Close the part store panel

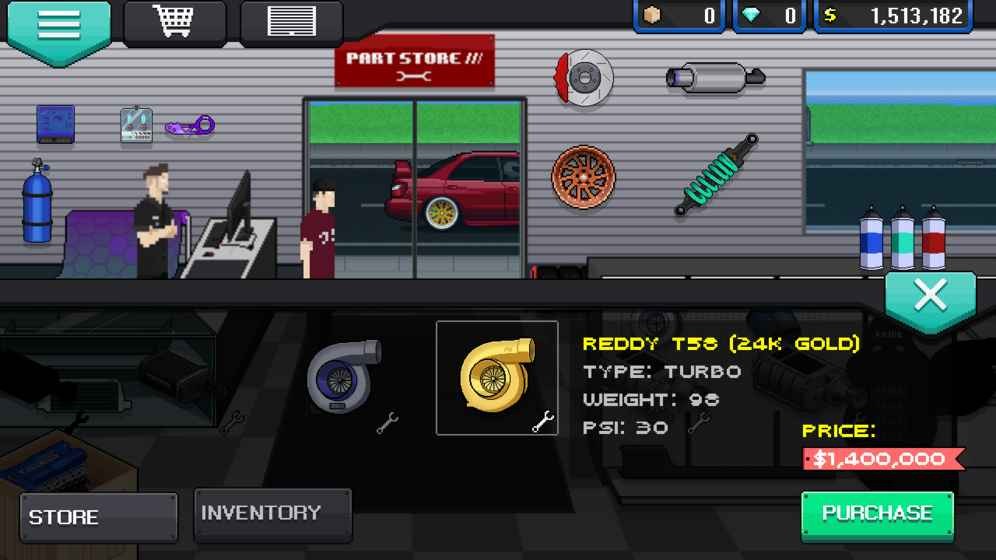point(930,297)
